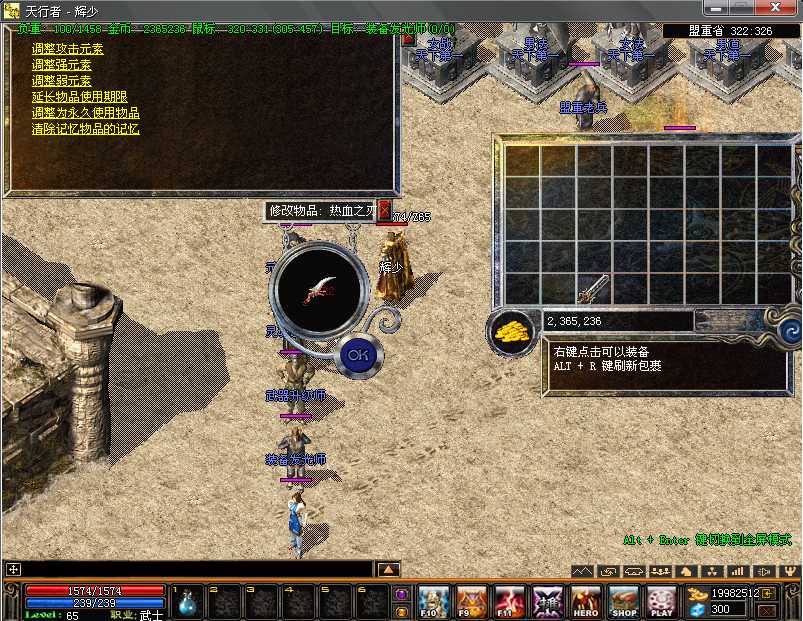Confirm with the blue OK button

[358, 355]
